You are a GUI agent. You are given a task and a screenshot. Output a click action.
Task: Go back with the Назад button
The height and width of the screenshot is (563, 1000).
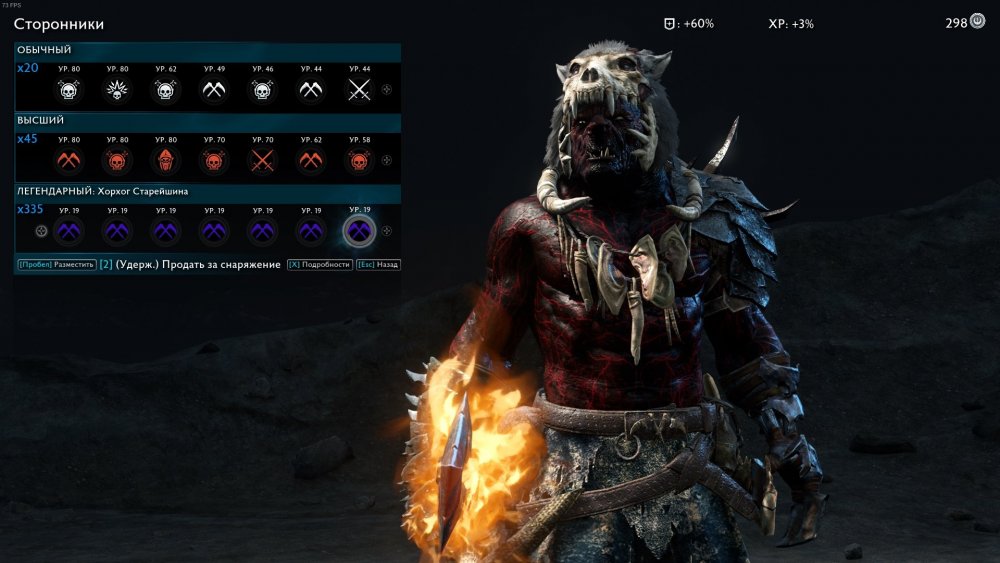click(380, 265)
